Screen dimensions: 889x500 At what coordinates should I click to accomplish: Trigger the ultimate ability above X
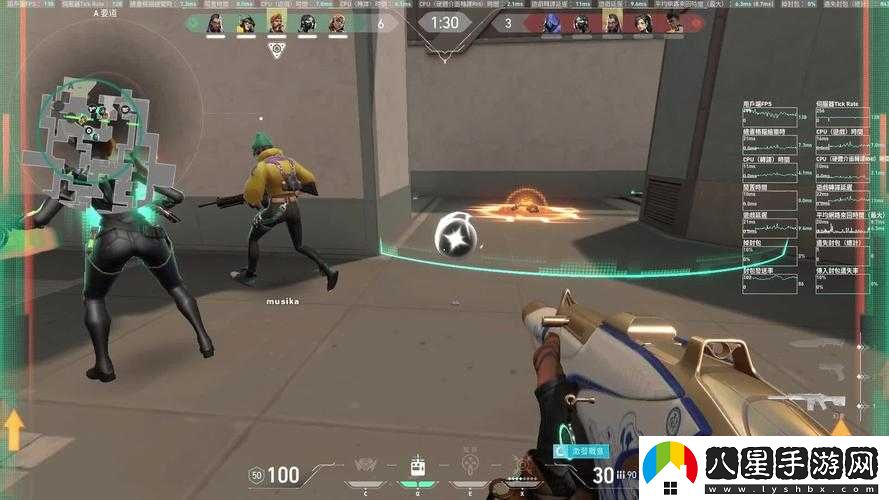(521, 465)
